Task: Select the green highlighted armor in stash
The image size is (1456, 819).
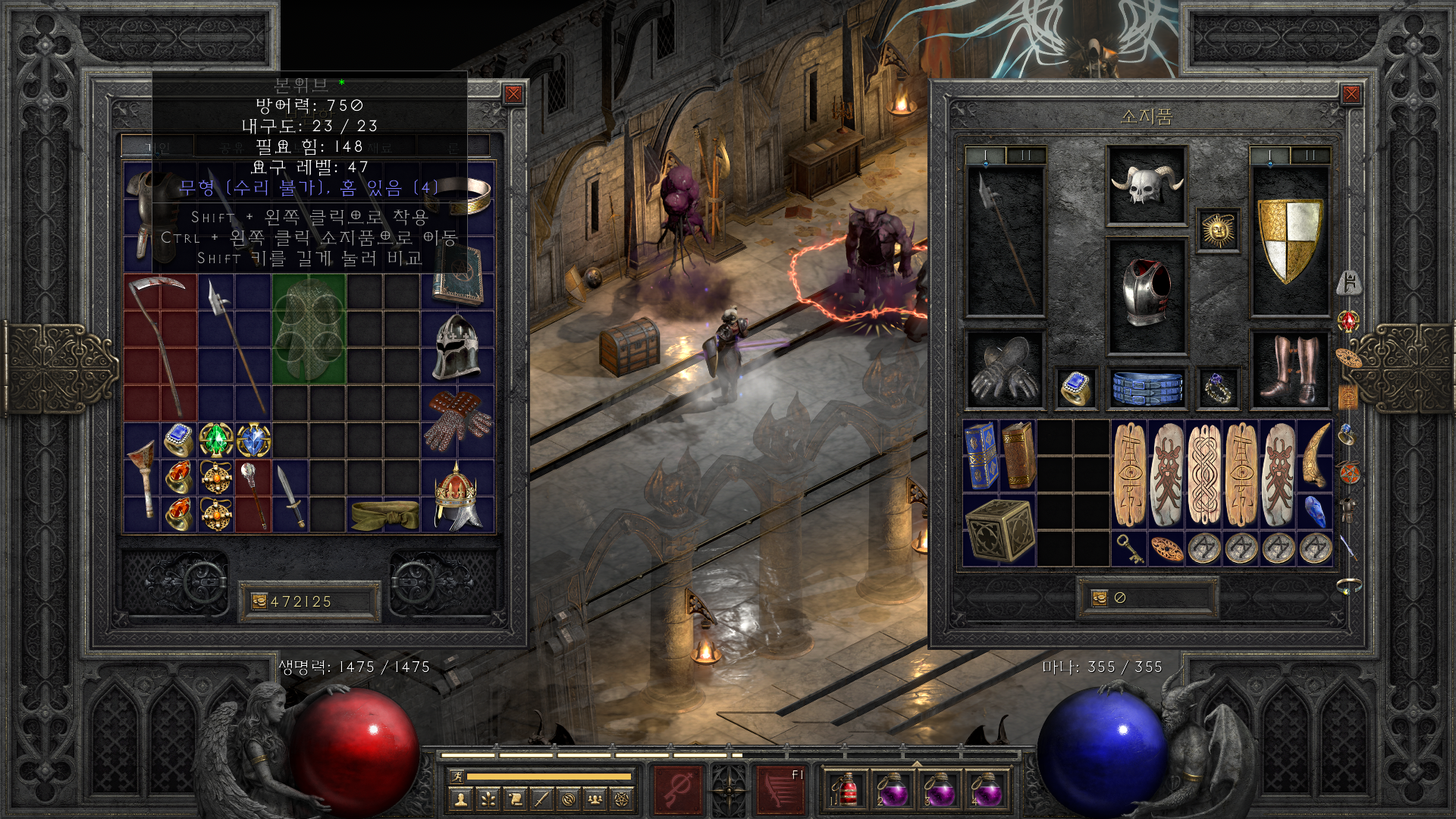Action: click(309, 329)
